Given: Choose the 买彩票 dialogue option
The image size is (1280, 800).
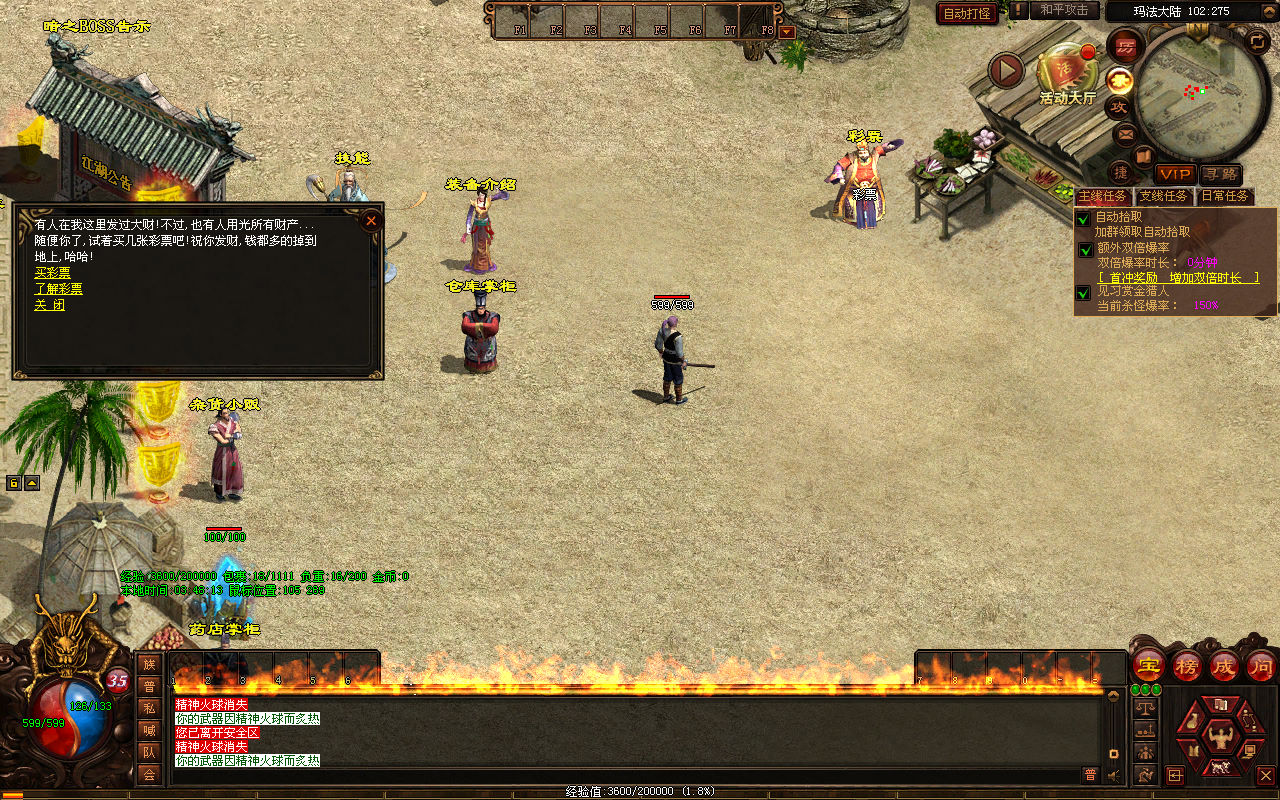Looking at the screenshot, I should (52, 273).
